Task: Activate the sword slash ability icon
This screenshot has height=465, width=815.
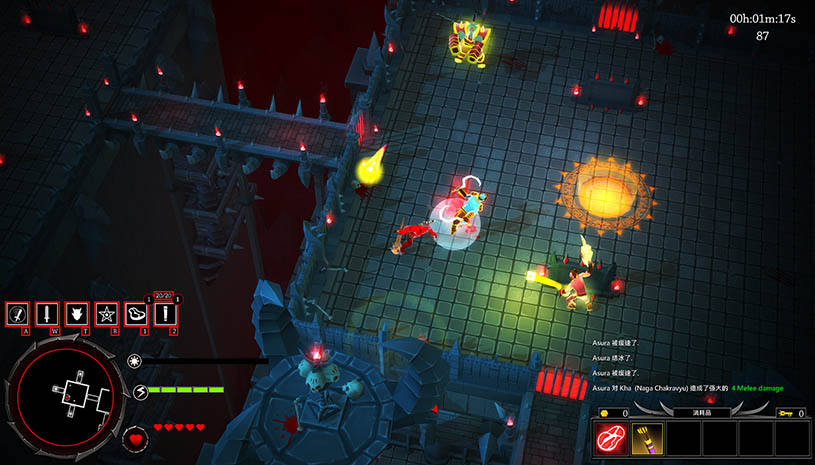Action: click(17, 314)
